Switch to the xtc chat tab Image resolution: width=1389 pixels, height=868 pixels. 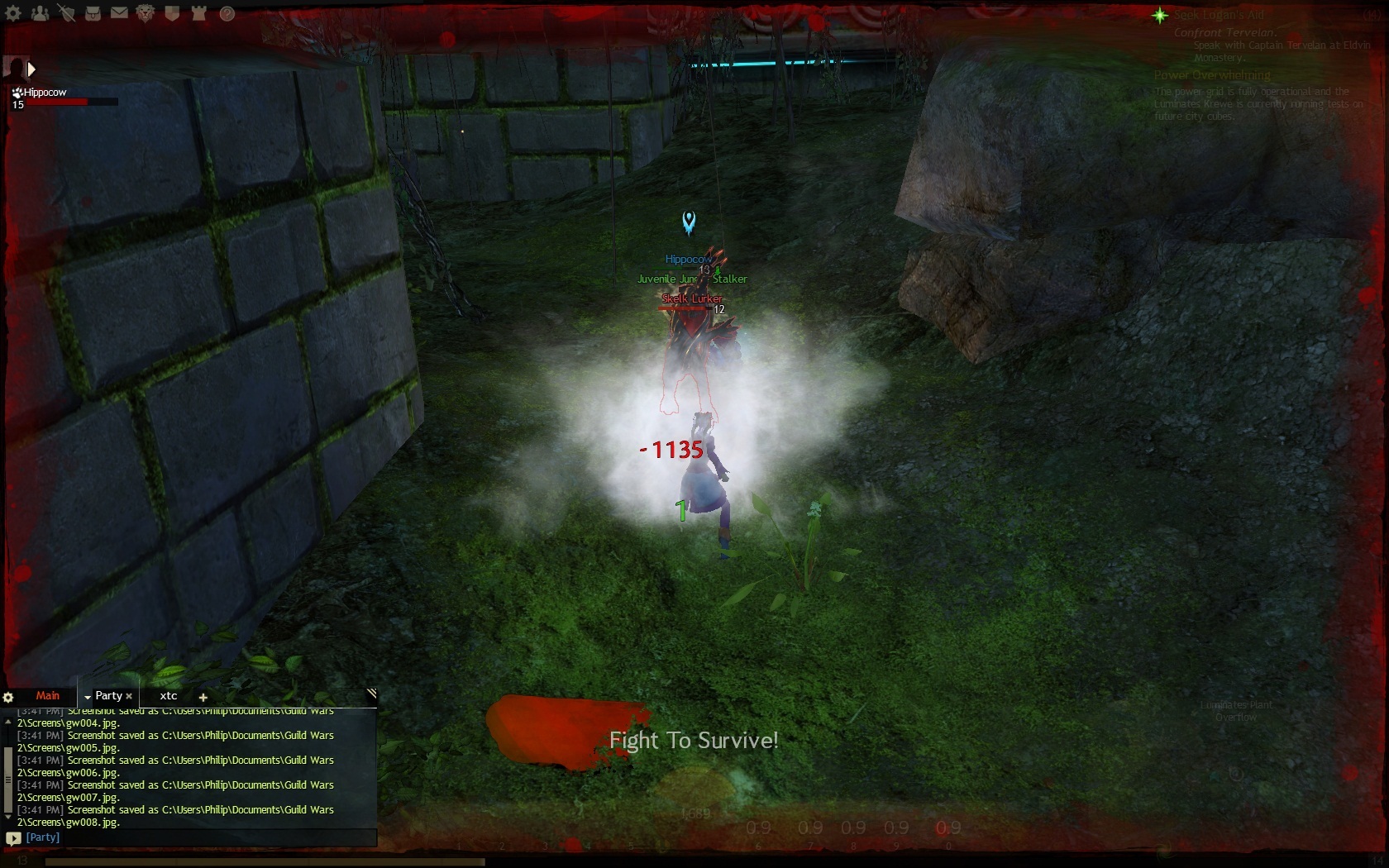tap(169, 696)
